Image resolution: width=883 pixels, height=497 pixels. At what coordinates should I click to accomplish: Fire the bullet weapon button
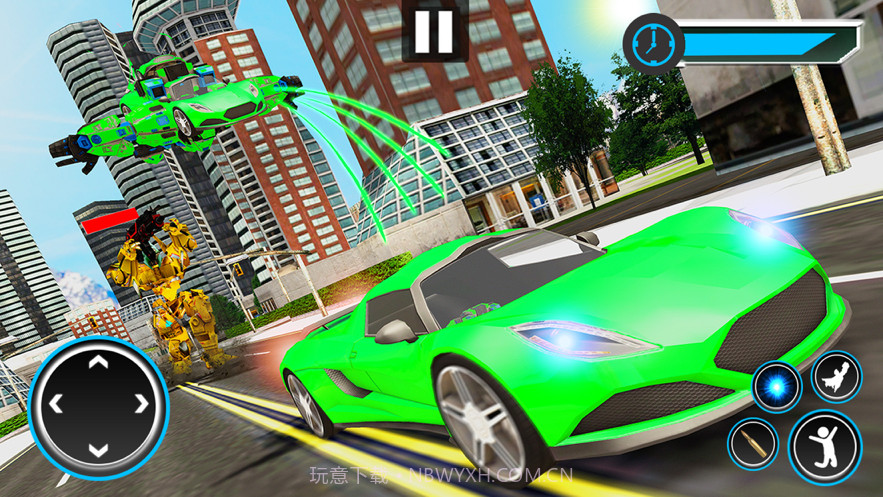(x=753, y=443)
